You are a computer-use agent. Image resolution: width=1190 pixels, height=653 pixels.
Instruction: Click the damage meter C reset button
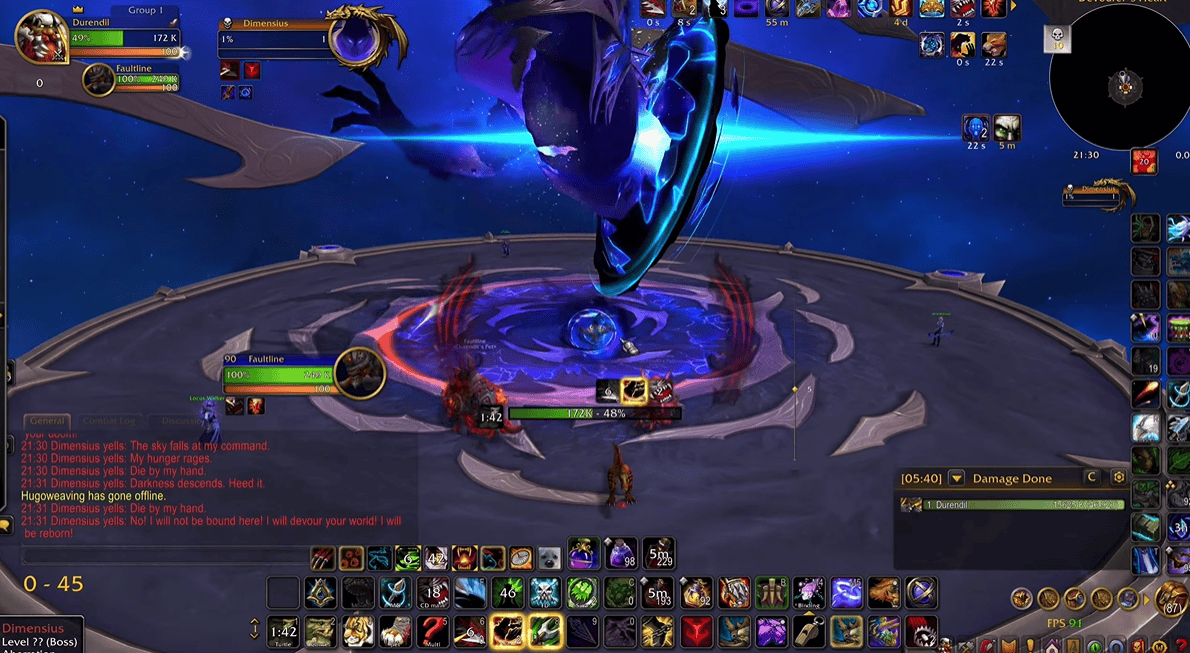pyautogui.click(x=1092, y=478)
